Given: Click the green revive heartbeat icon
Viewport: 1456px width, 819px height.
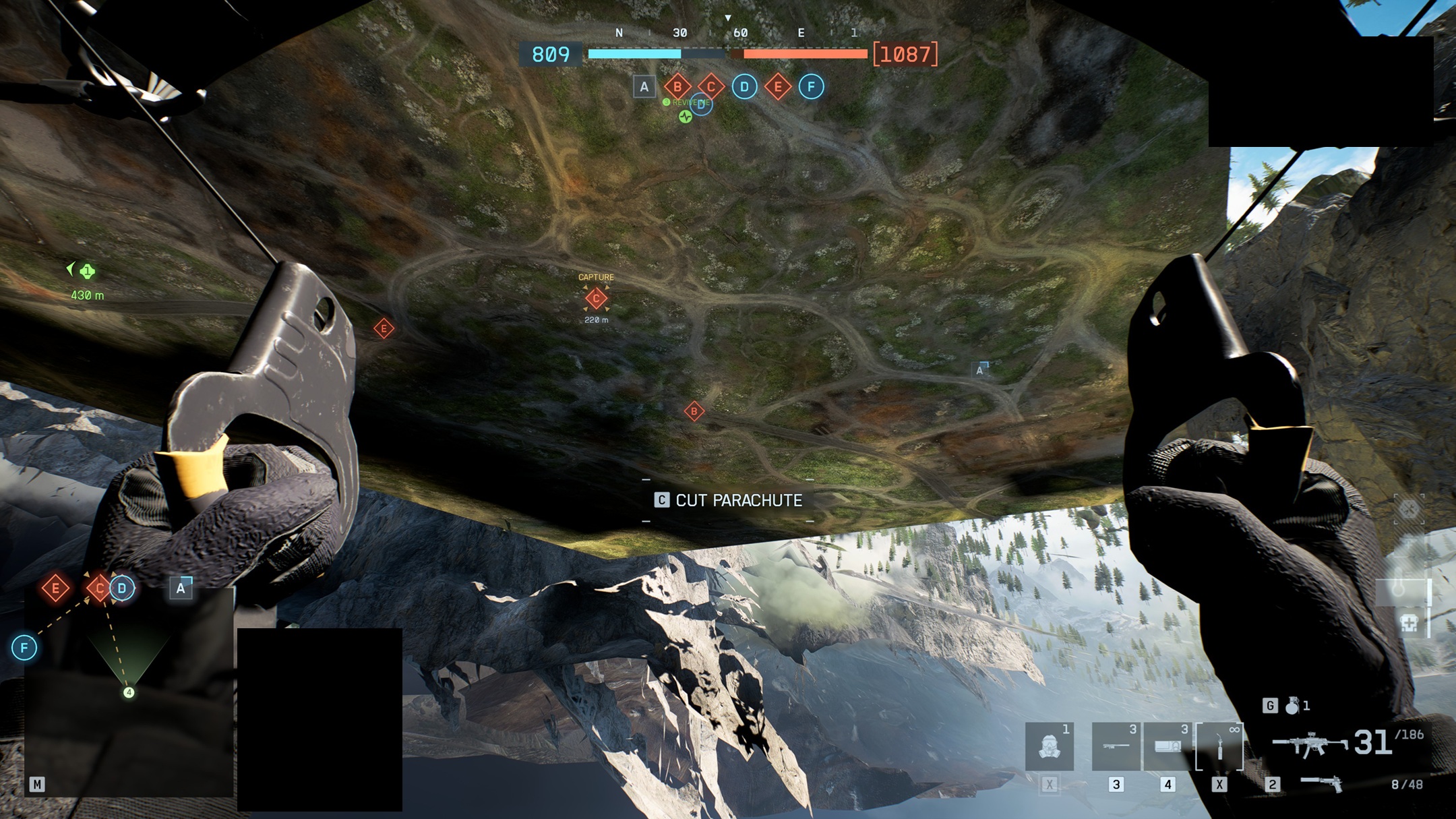Looking at the screenshot, I should tap(686, 117).
